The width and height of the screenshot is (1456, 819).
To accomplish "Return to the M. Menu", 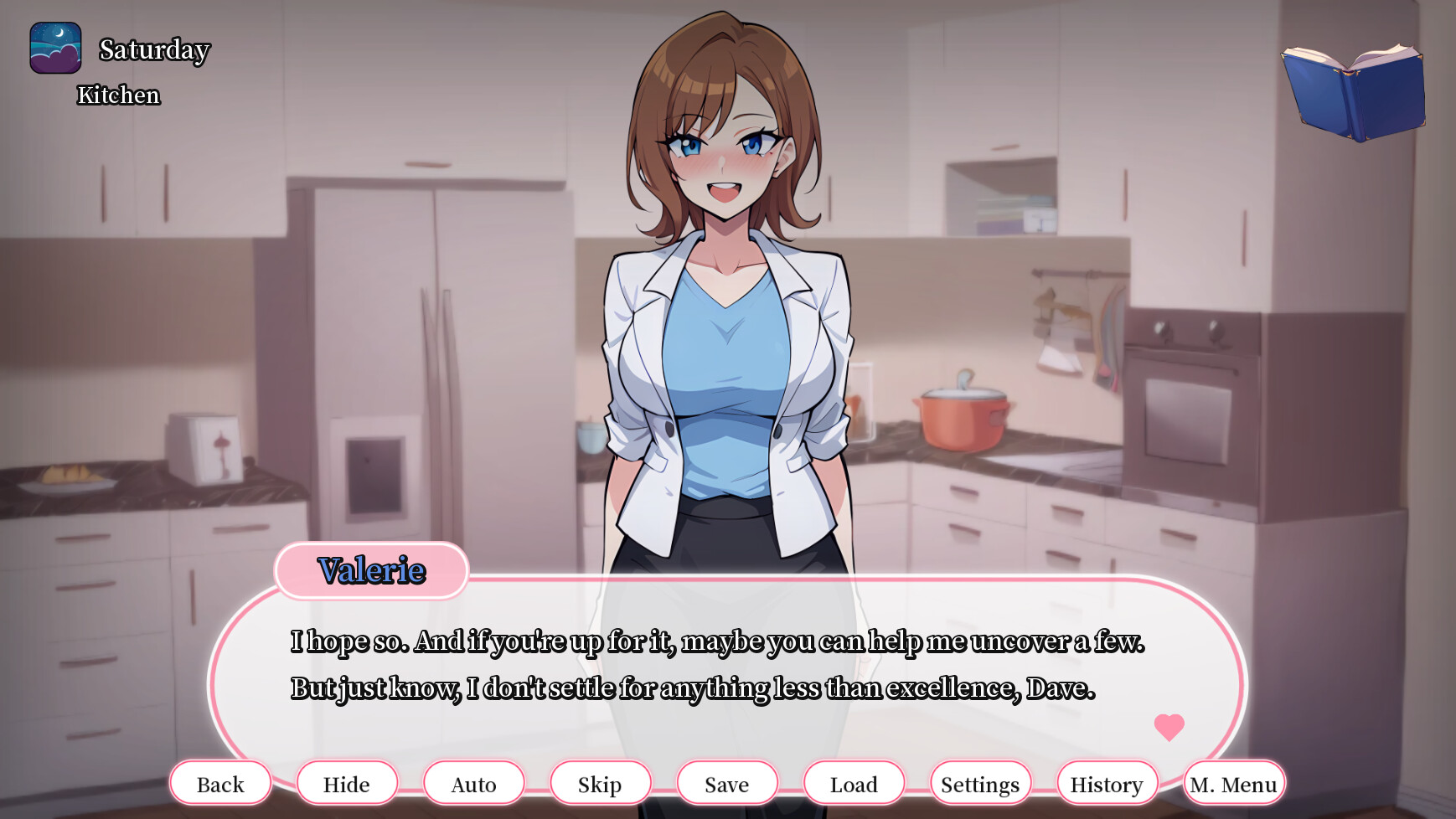I will [1232, 784].
